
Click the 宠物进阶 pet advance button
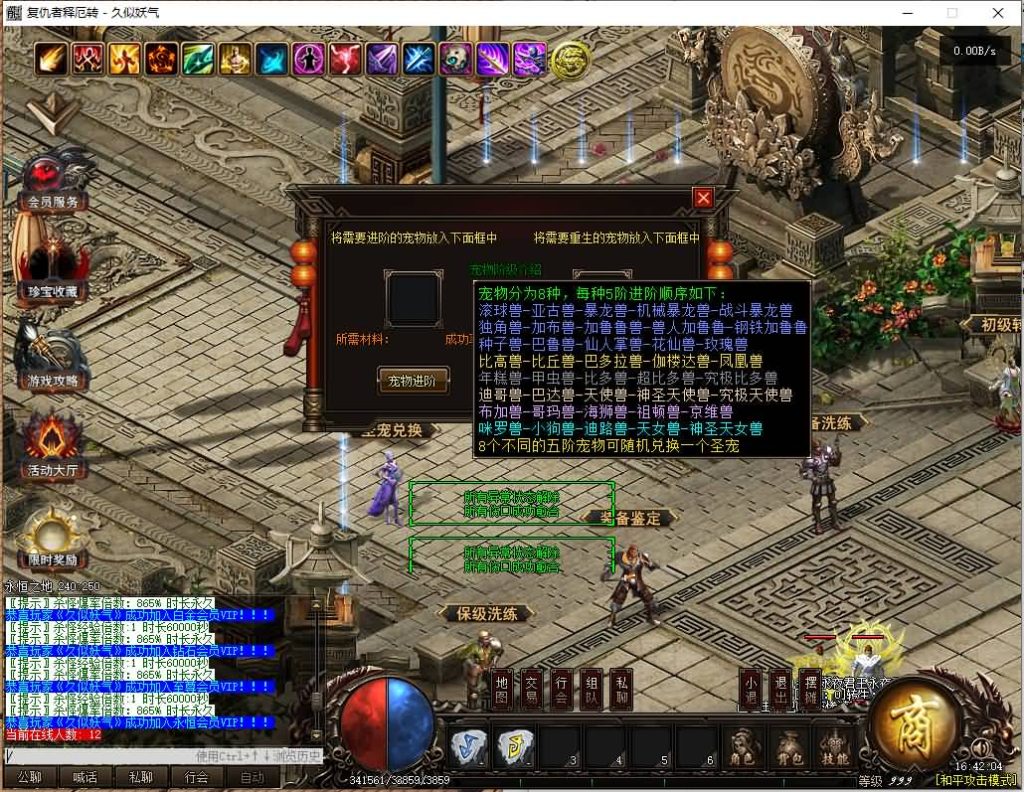(x=412, y=380)
